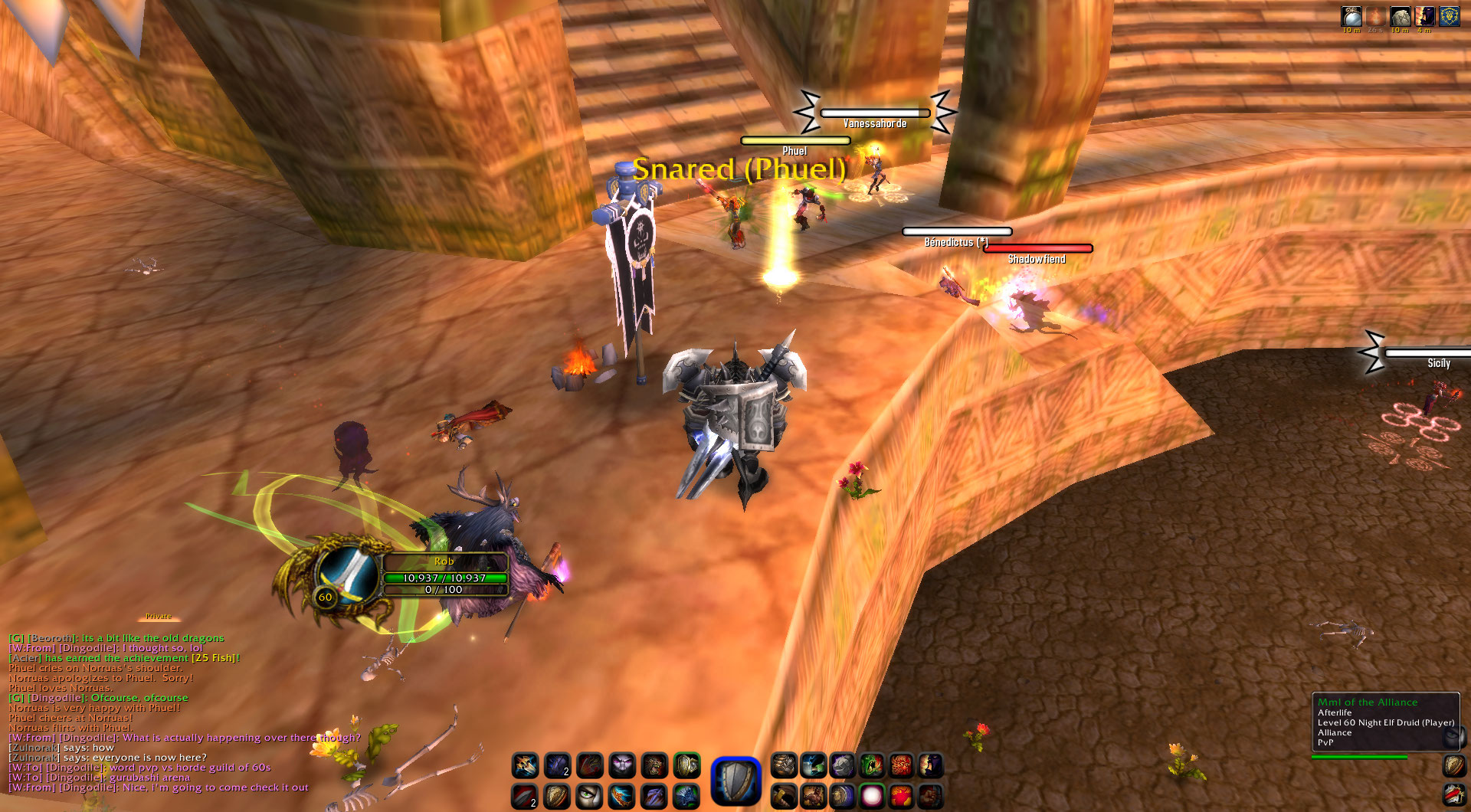Use the red demon face ability
This screenshot has width=1471, height=812.
[x=902, y=765]
